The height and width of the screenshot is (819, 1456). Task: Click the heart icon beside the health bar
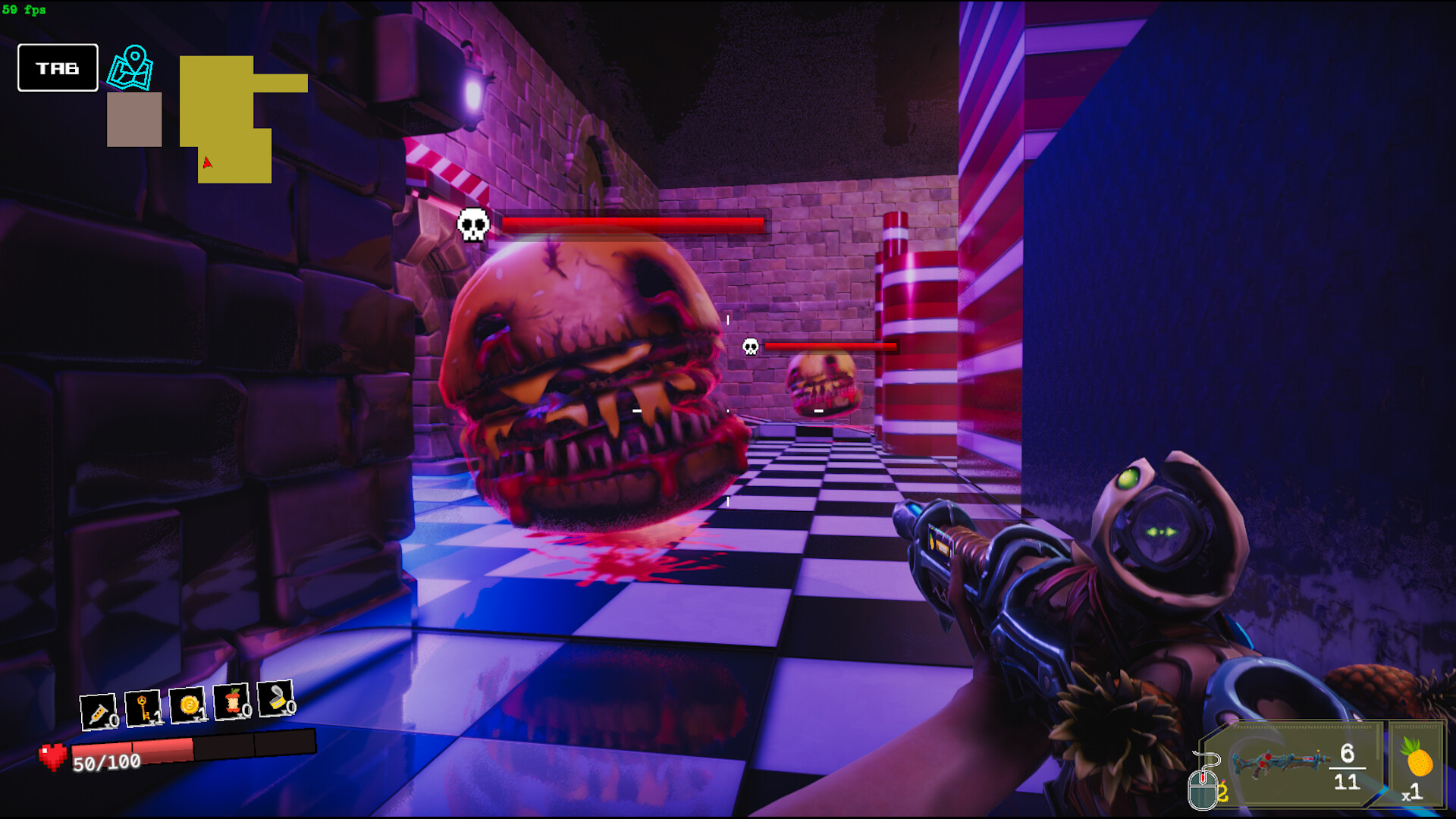tap(52, 755)
